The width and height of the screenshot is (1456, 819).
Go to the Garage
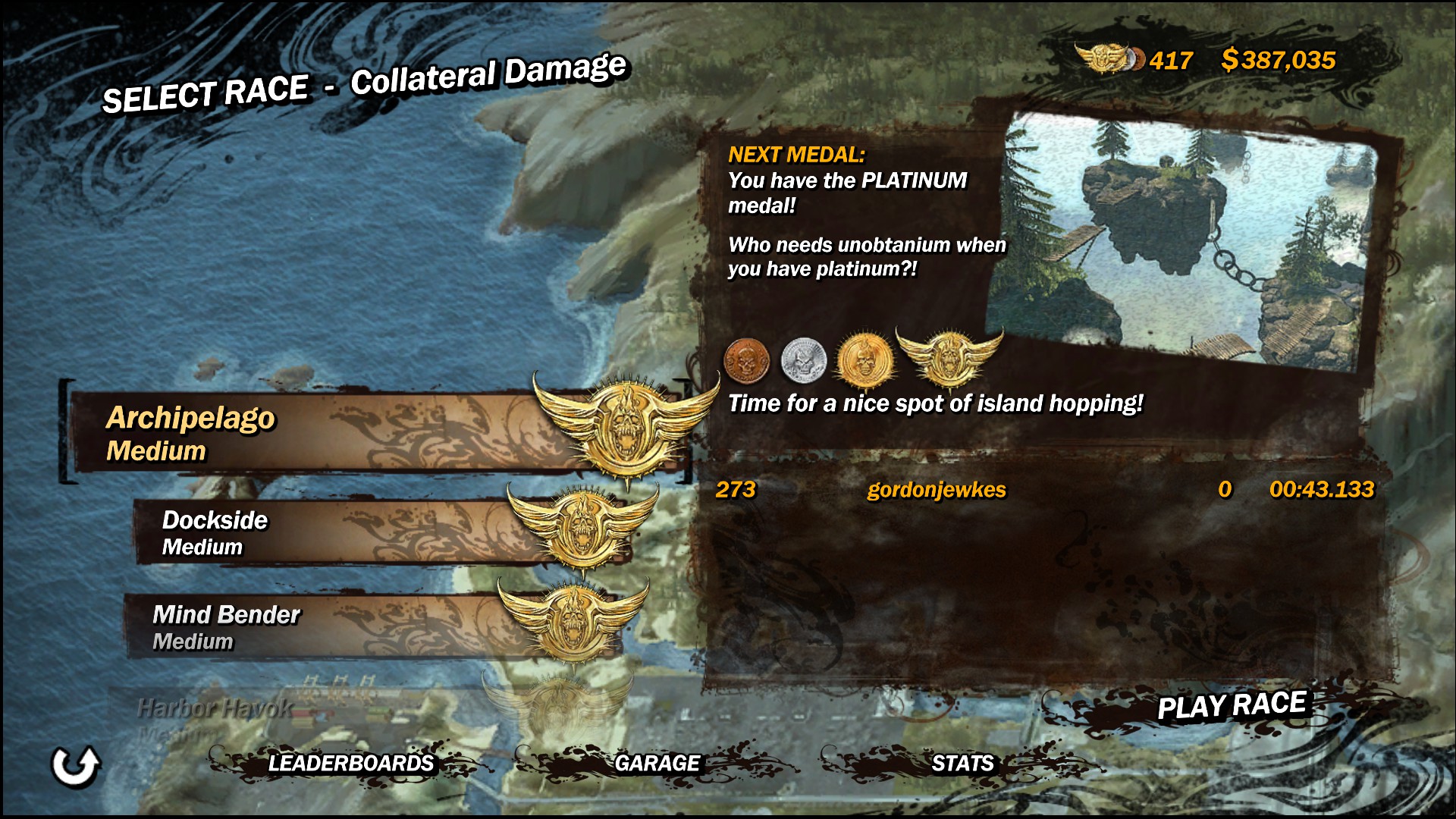[x=657, y=763]
